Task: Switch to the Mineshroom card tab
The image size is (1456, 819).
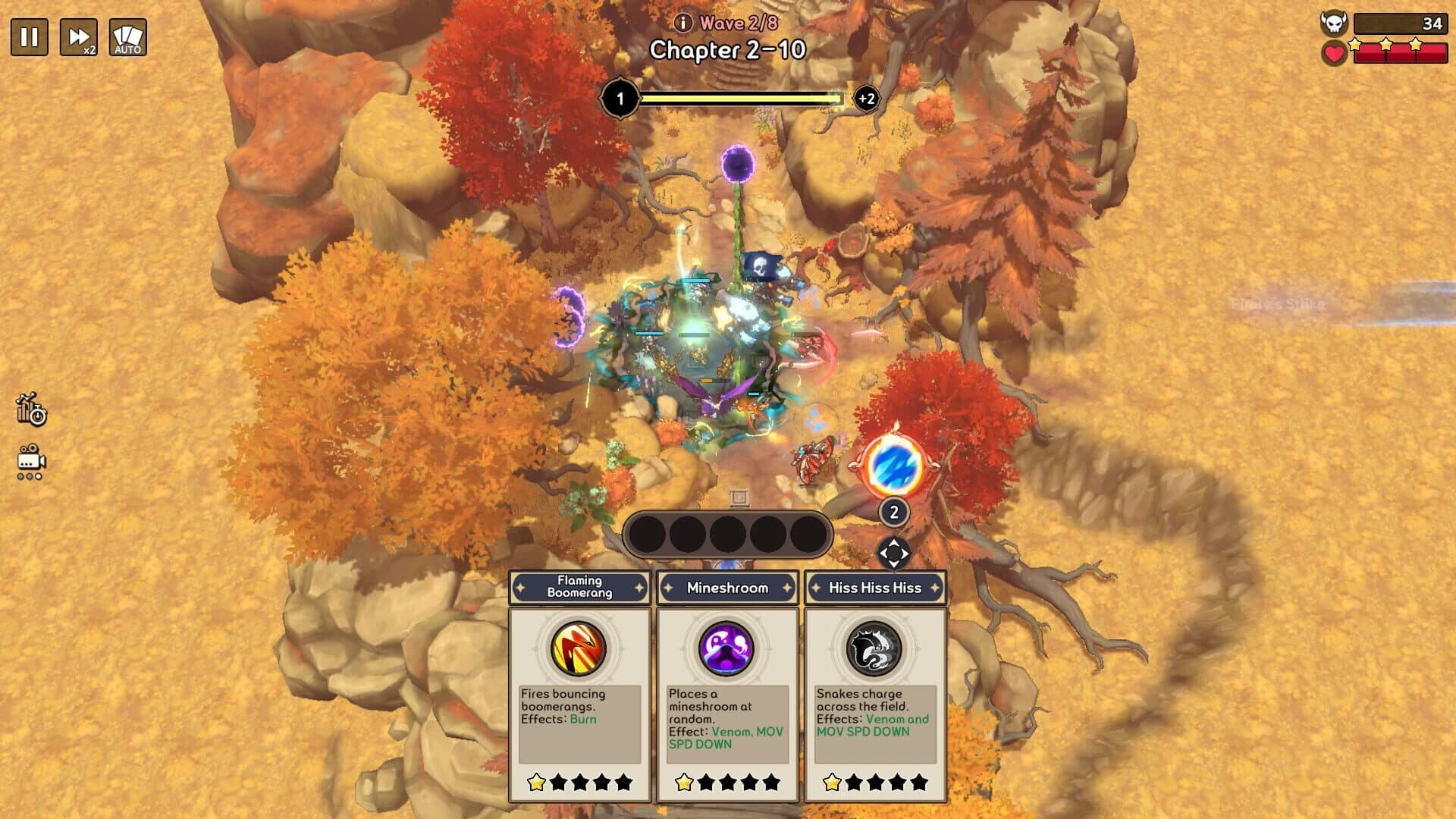Action: 728,588
